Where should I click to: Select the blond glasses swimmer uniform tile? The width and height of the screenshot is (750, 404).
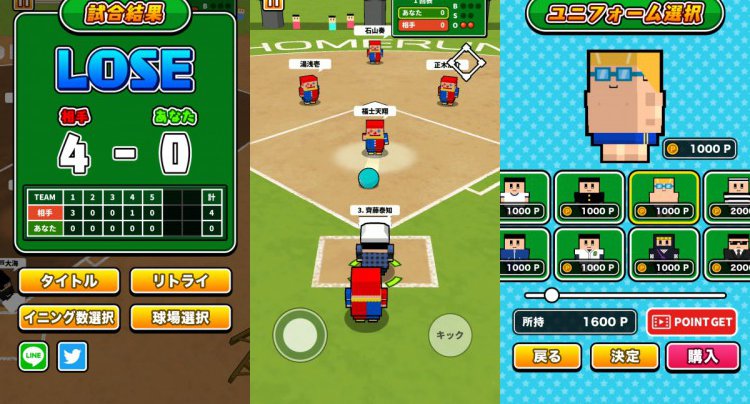pos(663,195)
